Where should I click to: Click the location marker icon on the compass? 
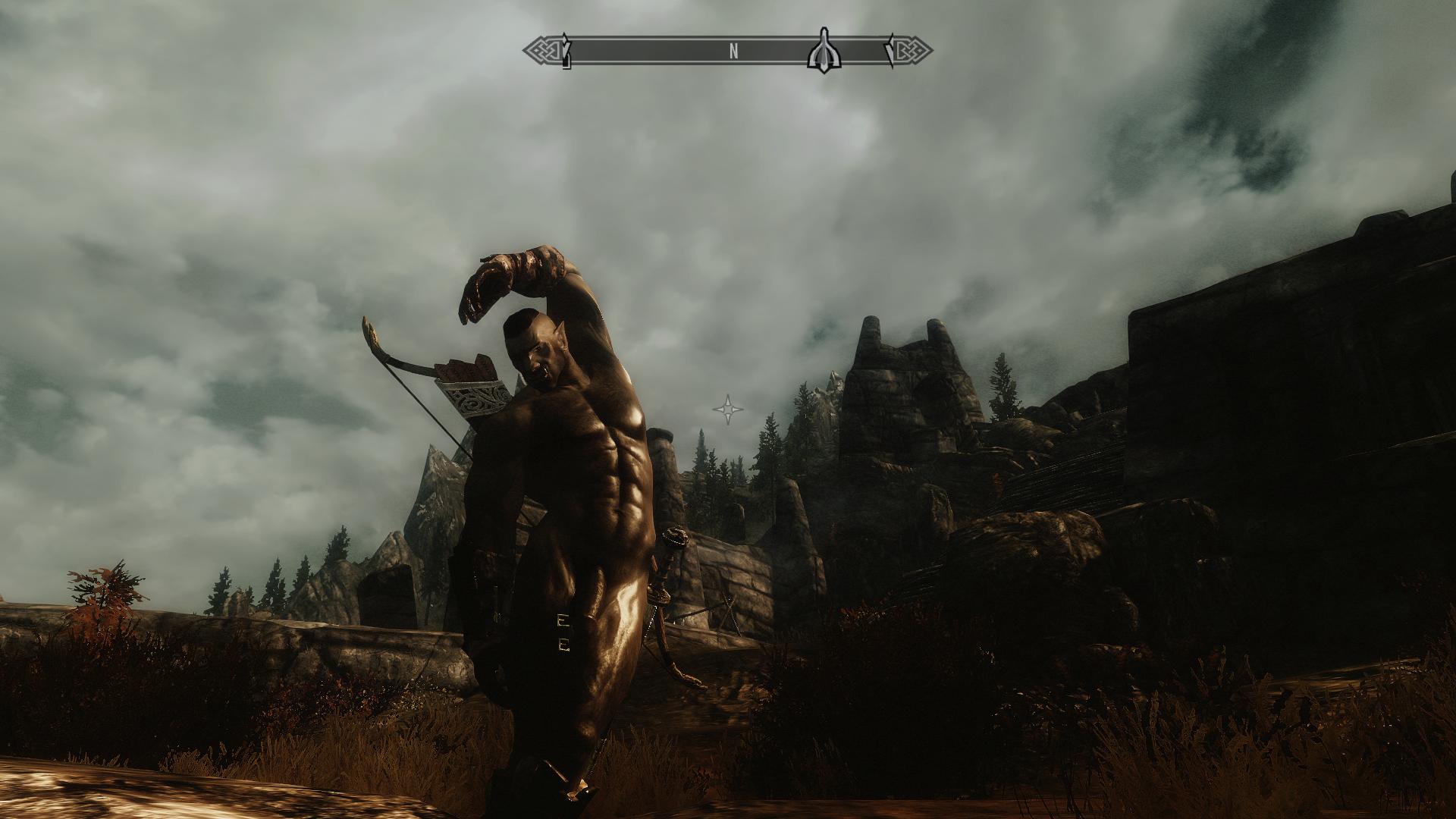(x=824, y=52)
